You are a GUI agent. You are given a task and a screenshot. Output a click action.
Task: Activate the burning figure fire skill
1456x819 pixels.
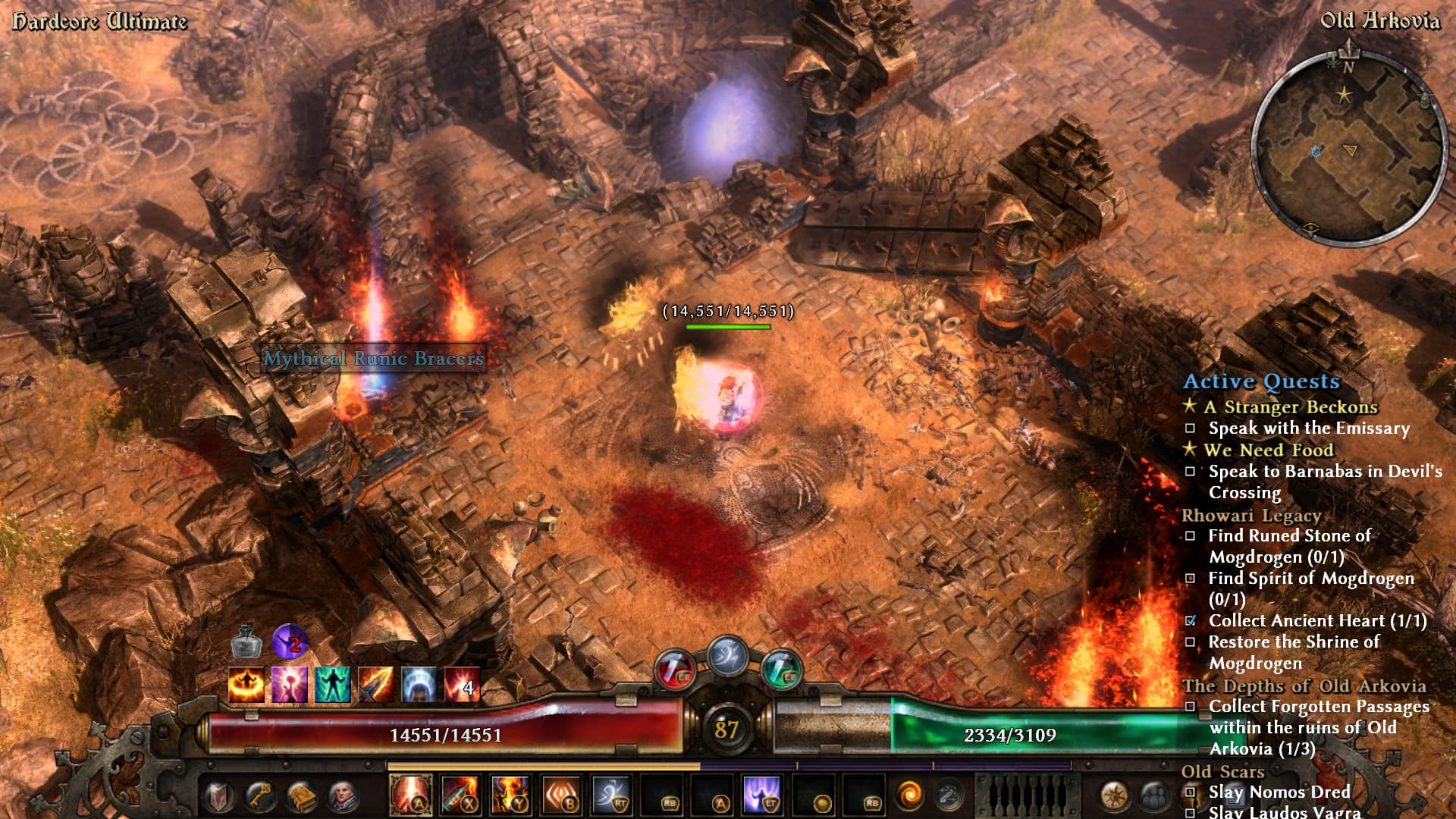(510, 795)
